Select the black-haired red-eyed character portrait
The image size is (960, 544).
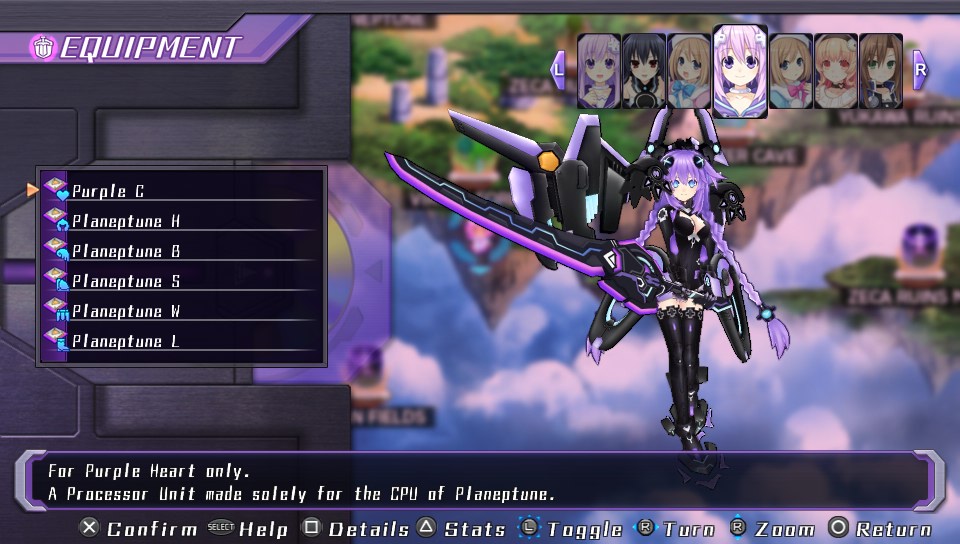click(x=644, y=71)
